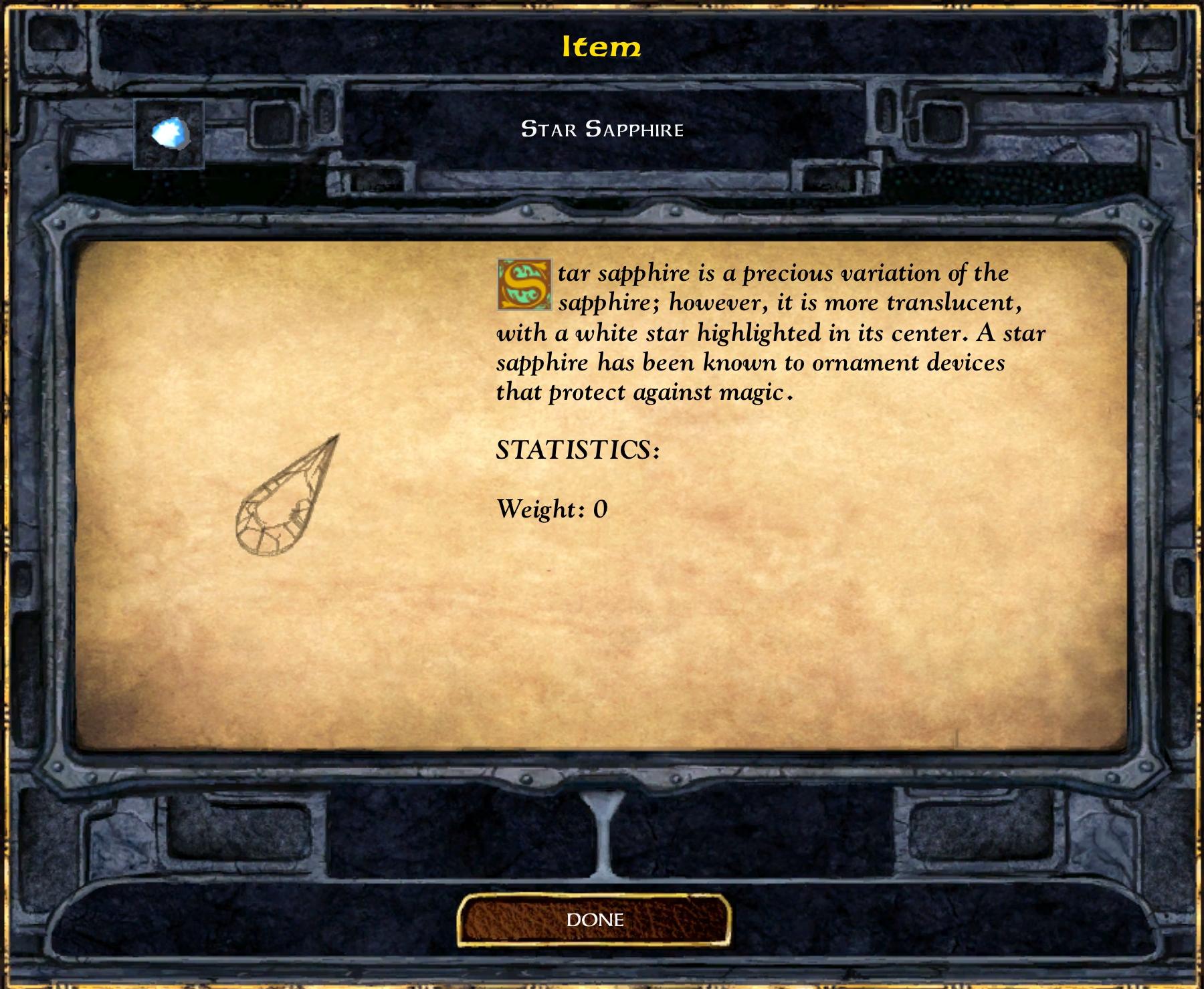Close the item window with DONE
This screenshot has height=989, width=1204.
(594, 921)
